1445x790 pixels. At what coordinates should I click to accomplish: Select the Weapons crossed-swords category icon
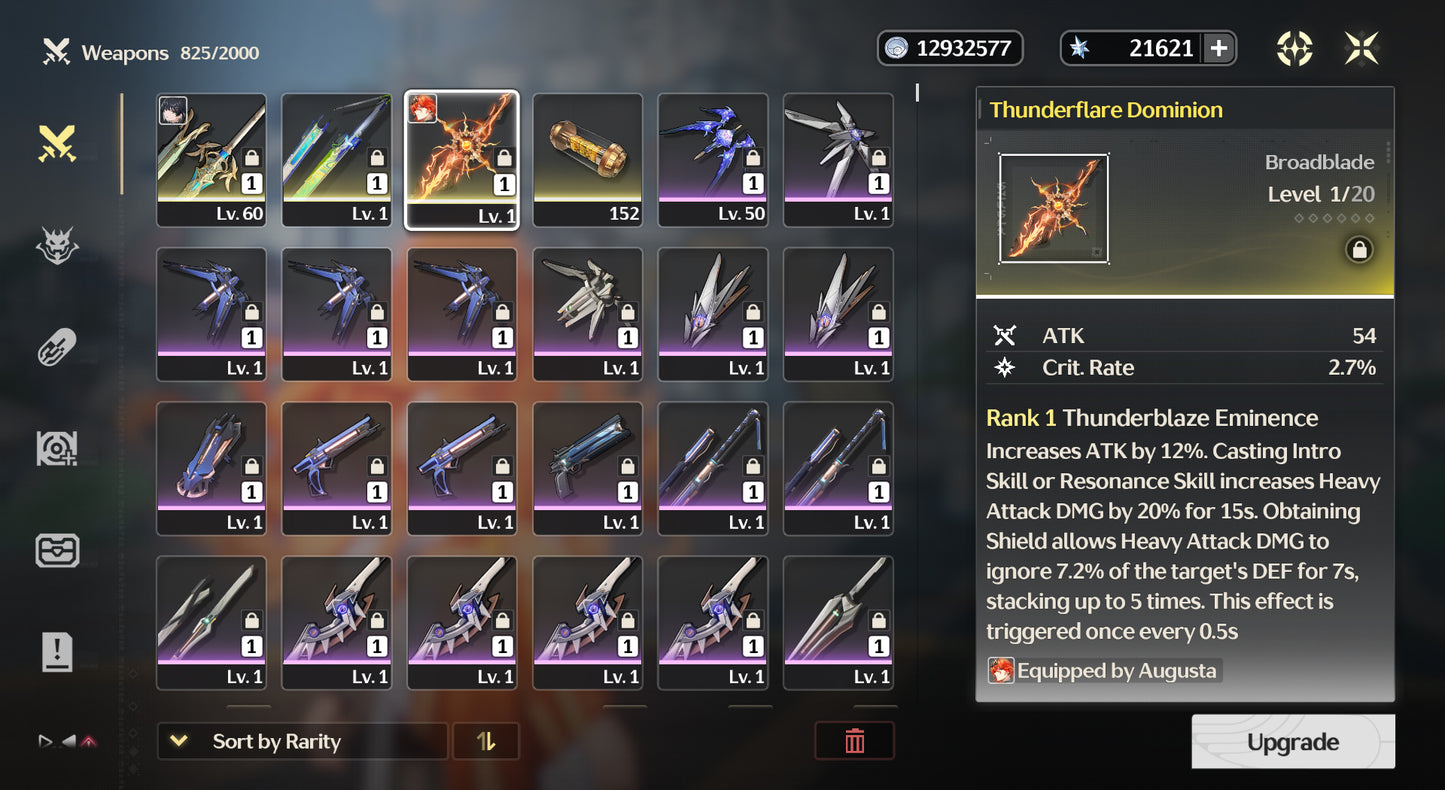[57, 143]
